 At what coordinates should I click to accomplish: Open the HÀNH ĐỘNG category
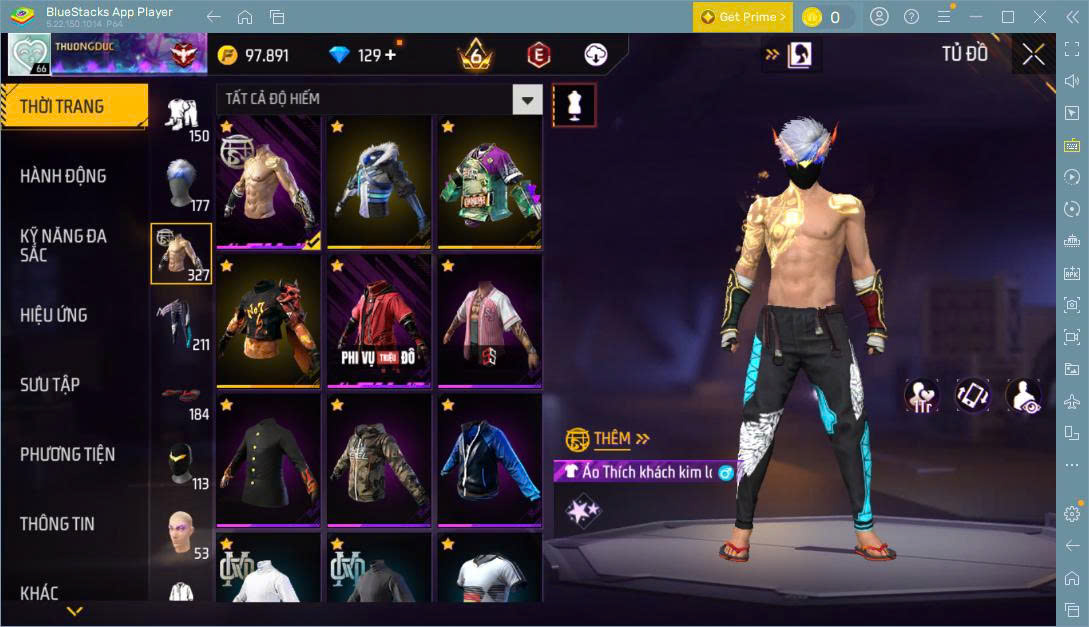point(64,176)
